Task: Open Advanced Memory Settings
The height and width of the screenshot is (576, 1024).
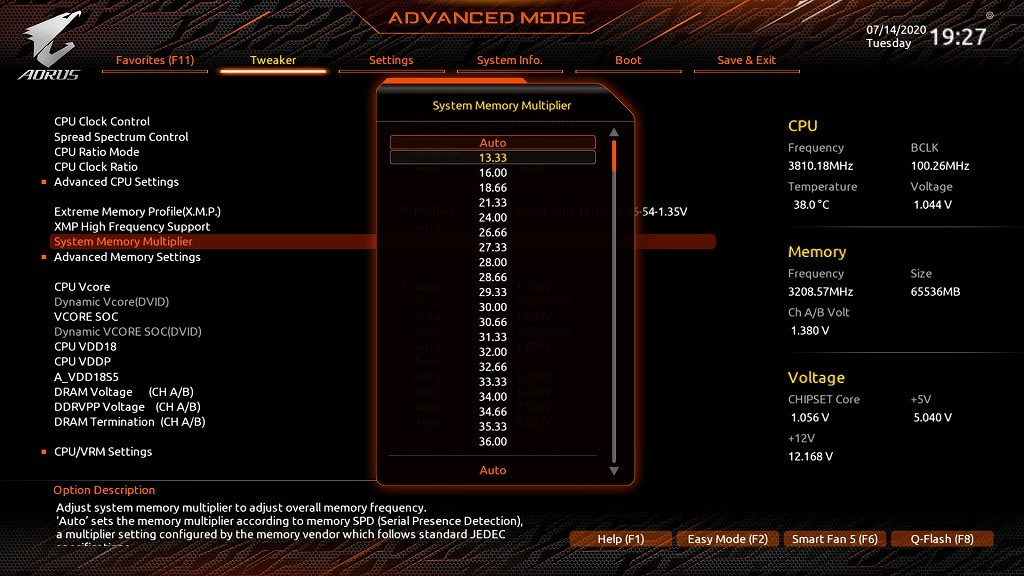Action: pos(127,257)
